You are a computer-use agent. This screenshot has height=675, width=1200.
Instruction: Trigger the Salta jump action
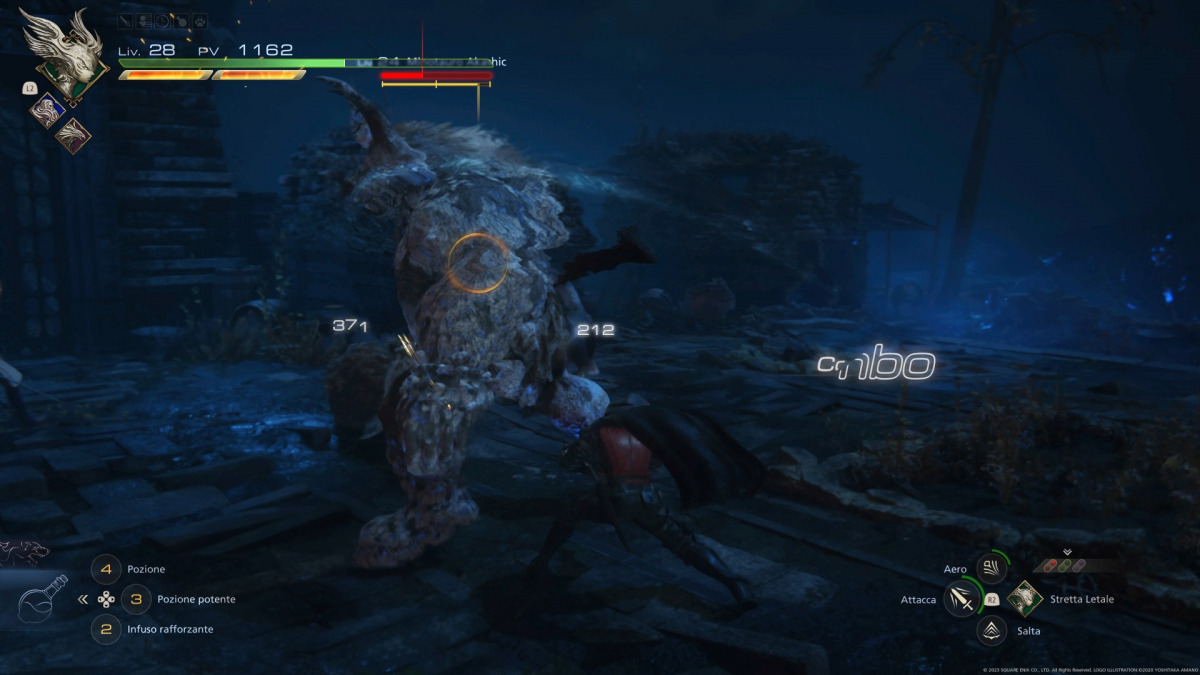pos(991,629)
